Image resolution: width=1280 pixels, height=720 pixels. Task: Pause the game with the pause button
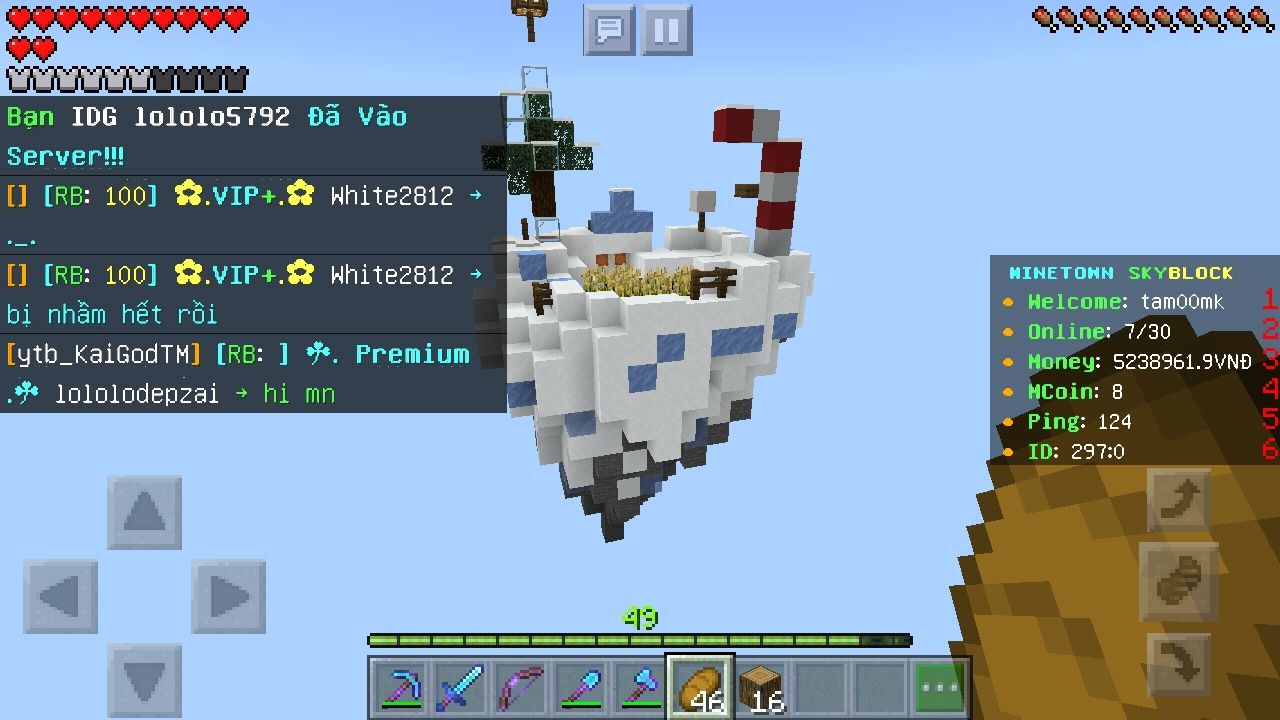point(666,30)
